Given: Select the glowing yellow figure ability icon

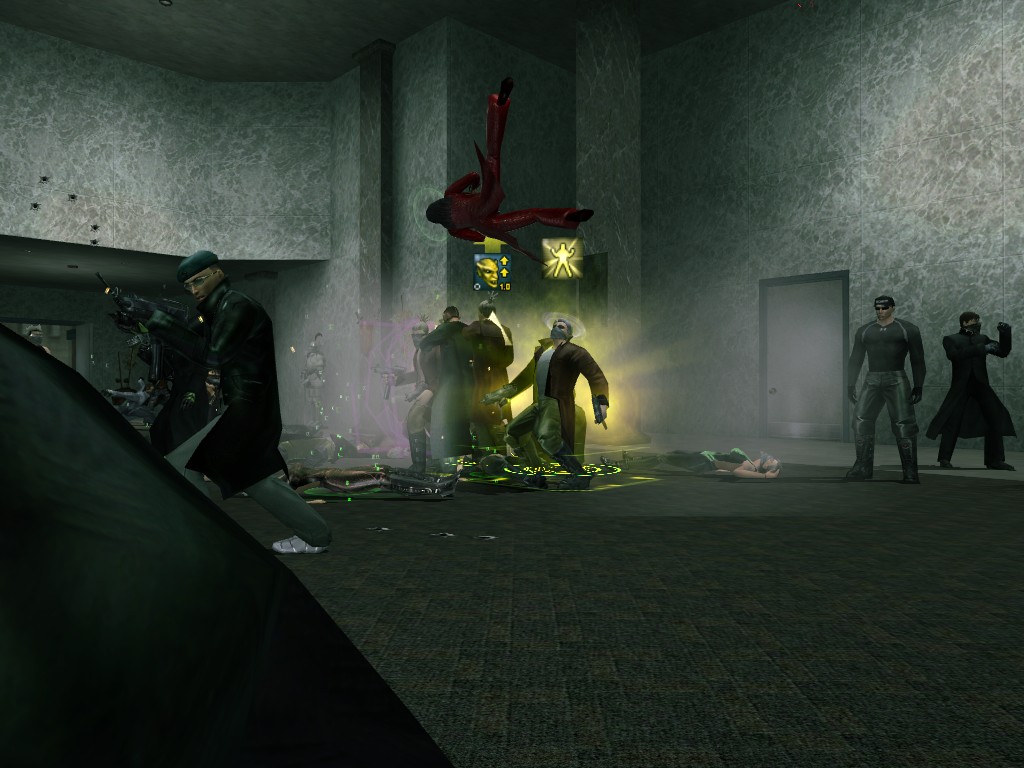Looking at the screenshot, I should click(562, 258).
